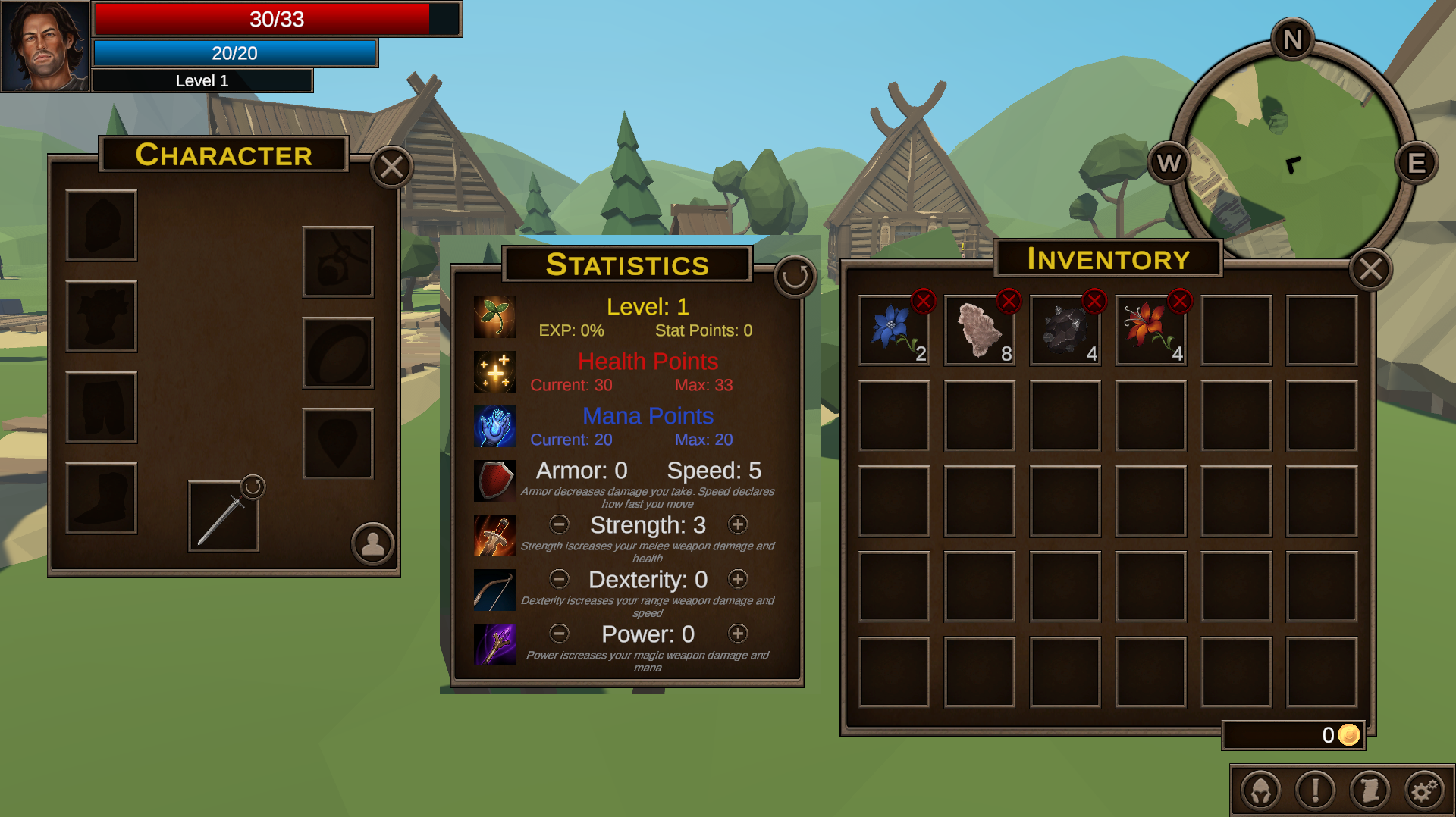Image resolution: width=1456 pixels, height=817 pixels.
Task: Decrease Dexterity with the minus button
Action: tap(560, 579)
